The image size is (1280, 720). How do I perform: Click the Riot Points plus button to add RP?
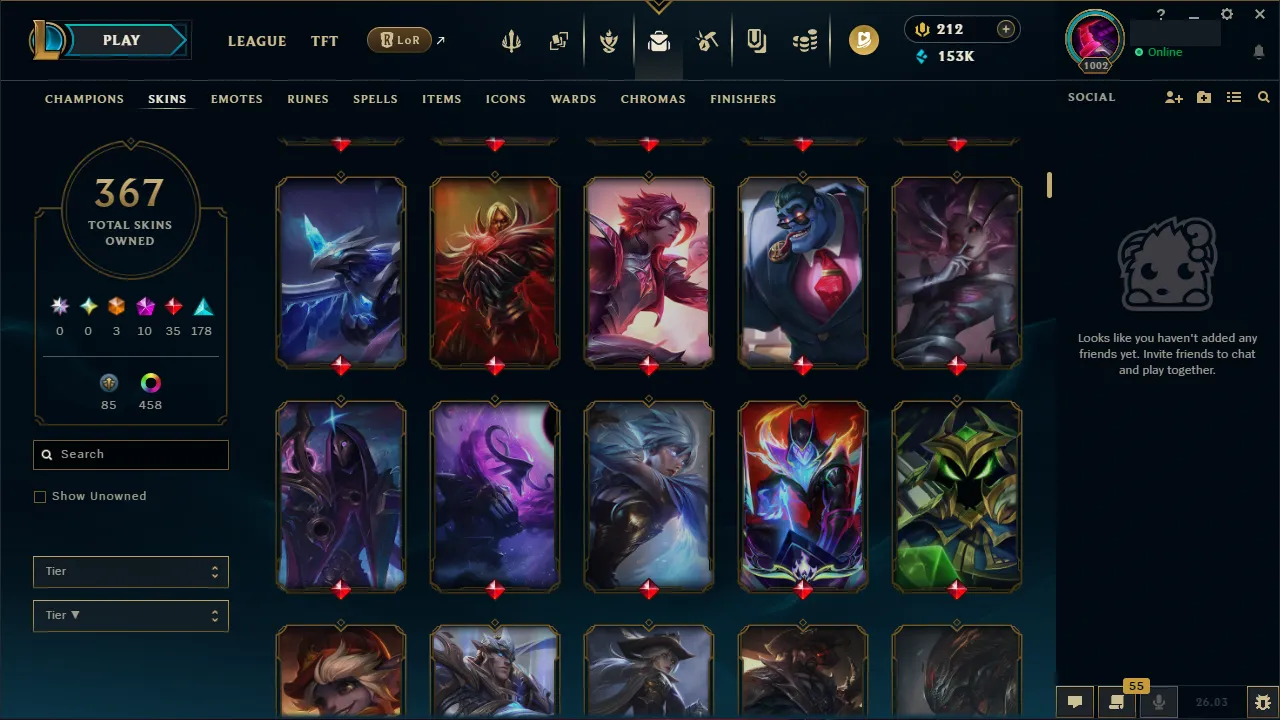[1004, 29]
